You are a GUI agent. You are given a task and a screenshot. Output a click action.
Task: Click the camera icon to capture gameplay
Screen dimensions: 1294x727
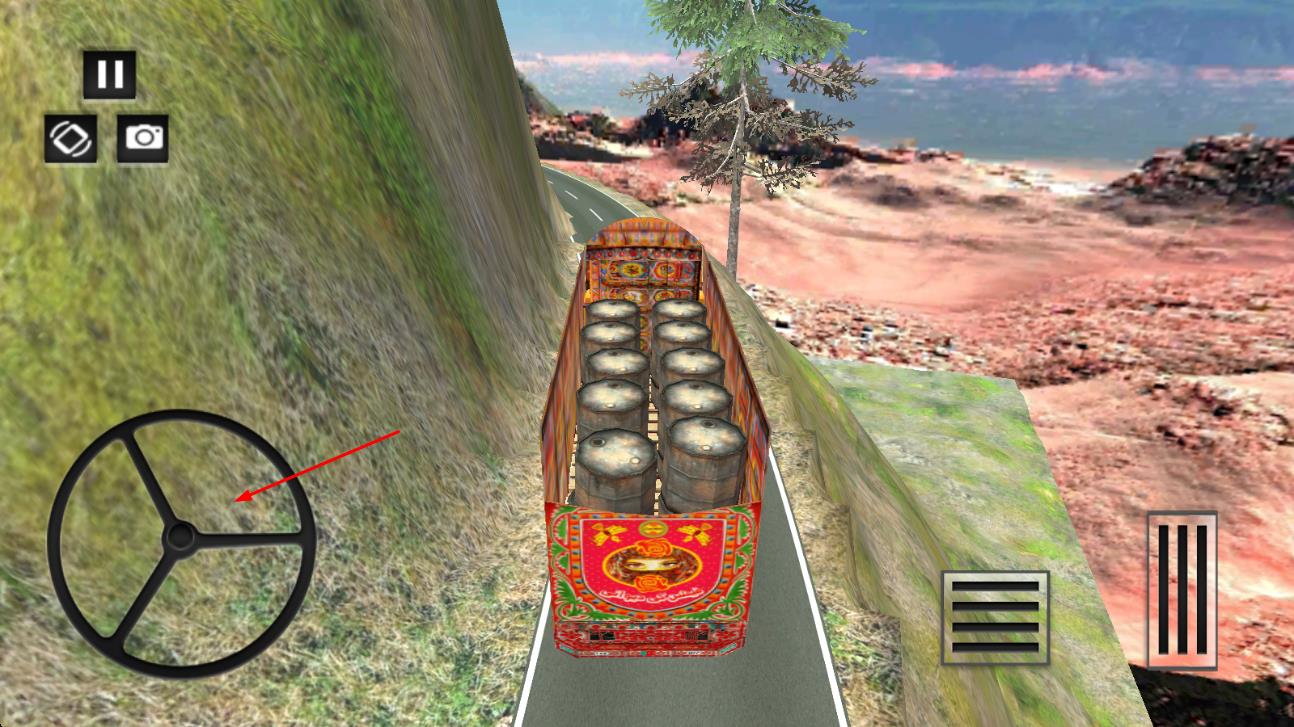pyautogui.click(x=142, y=139)
